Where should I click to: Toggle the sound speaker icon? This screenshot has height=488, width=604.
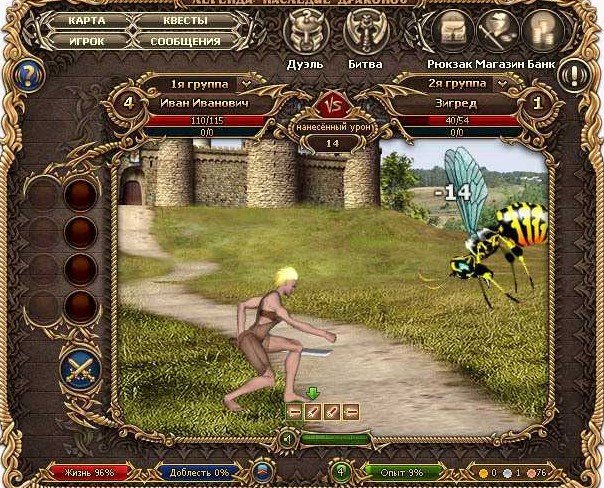click(x=287, y=438)
